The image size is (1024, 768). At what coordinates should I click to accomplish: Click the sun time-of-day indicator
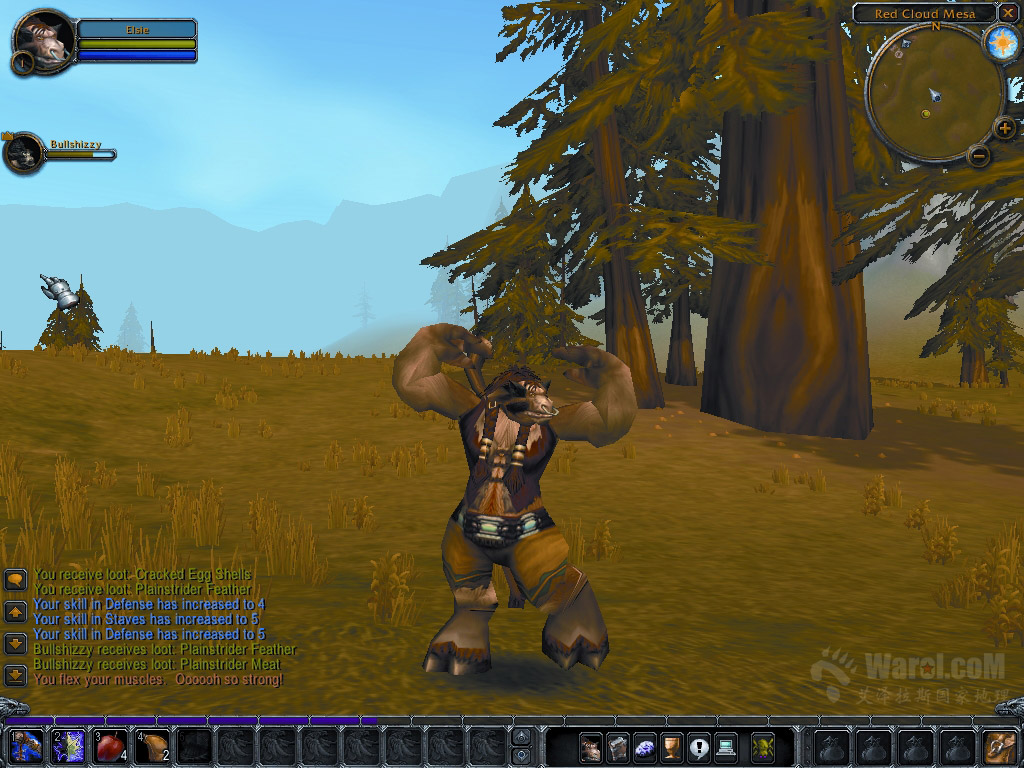[x=1001, y=43]
